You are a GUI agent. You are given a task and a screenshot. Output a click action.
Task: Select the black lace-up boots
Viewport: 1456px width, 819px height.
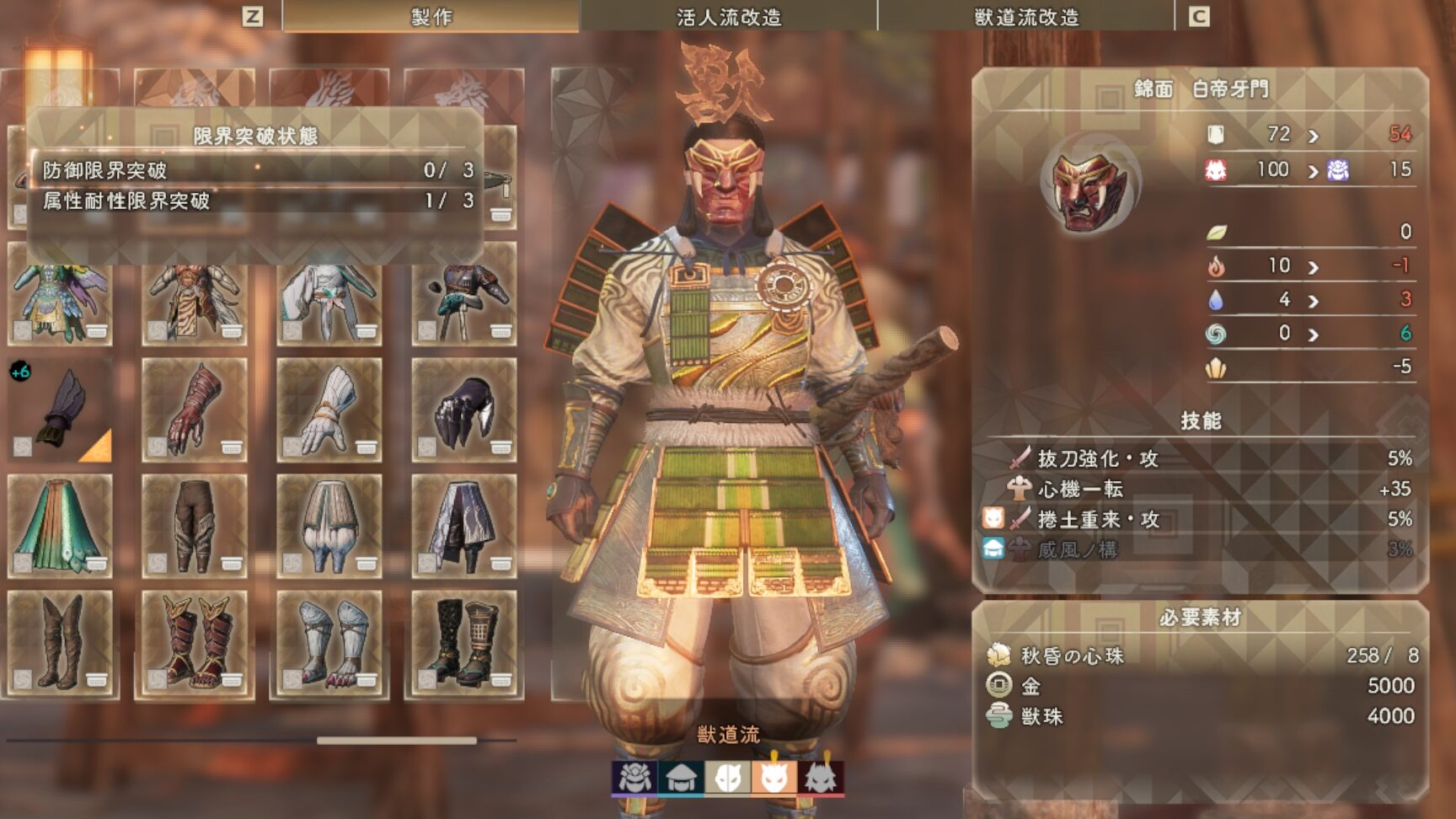pyautogui.click(x=464, y=642)
